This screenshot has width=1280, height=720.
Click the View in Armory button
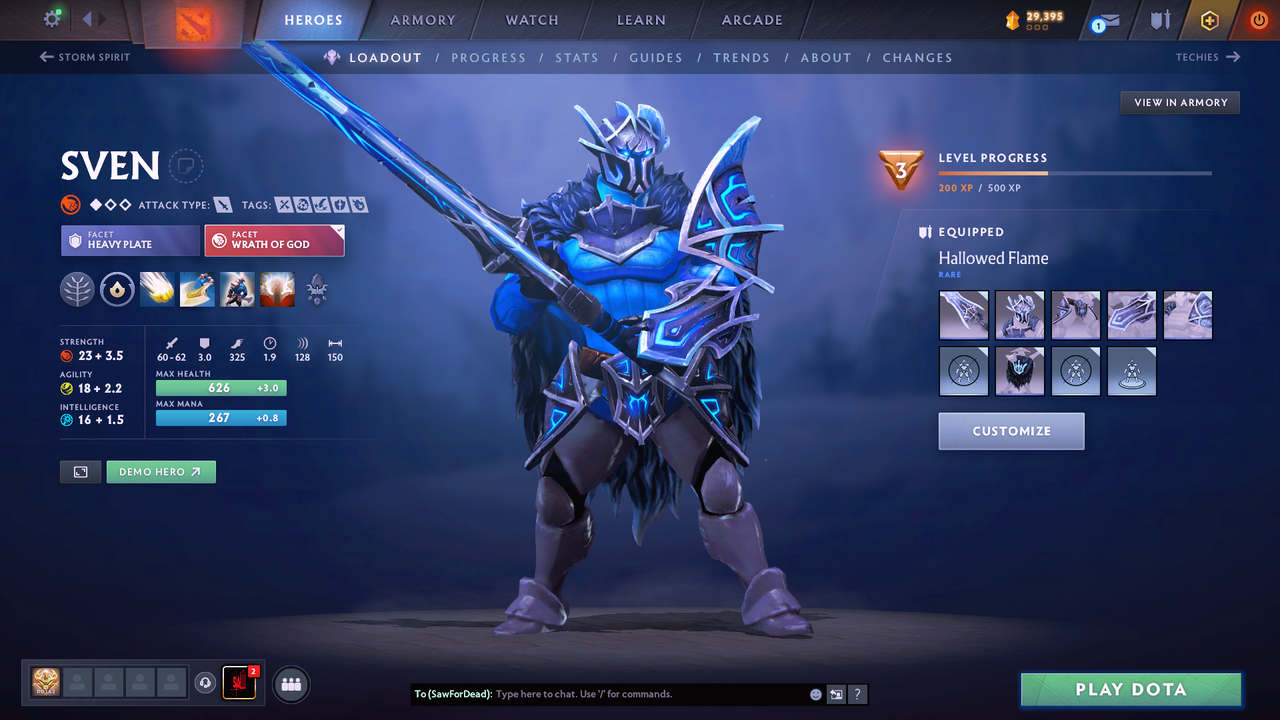click(x=1179, y=102)
